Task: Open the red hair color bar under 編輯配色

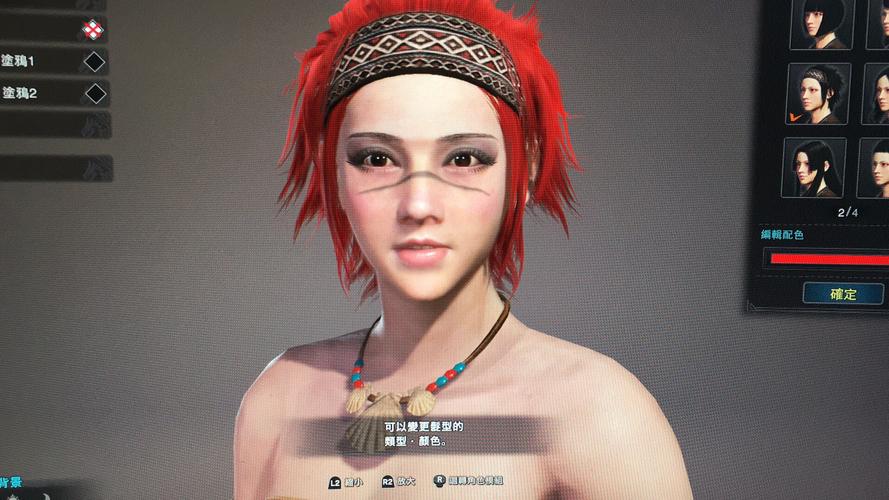Action: tap(826, 257)
